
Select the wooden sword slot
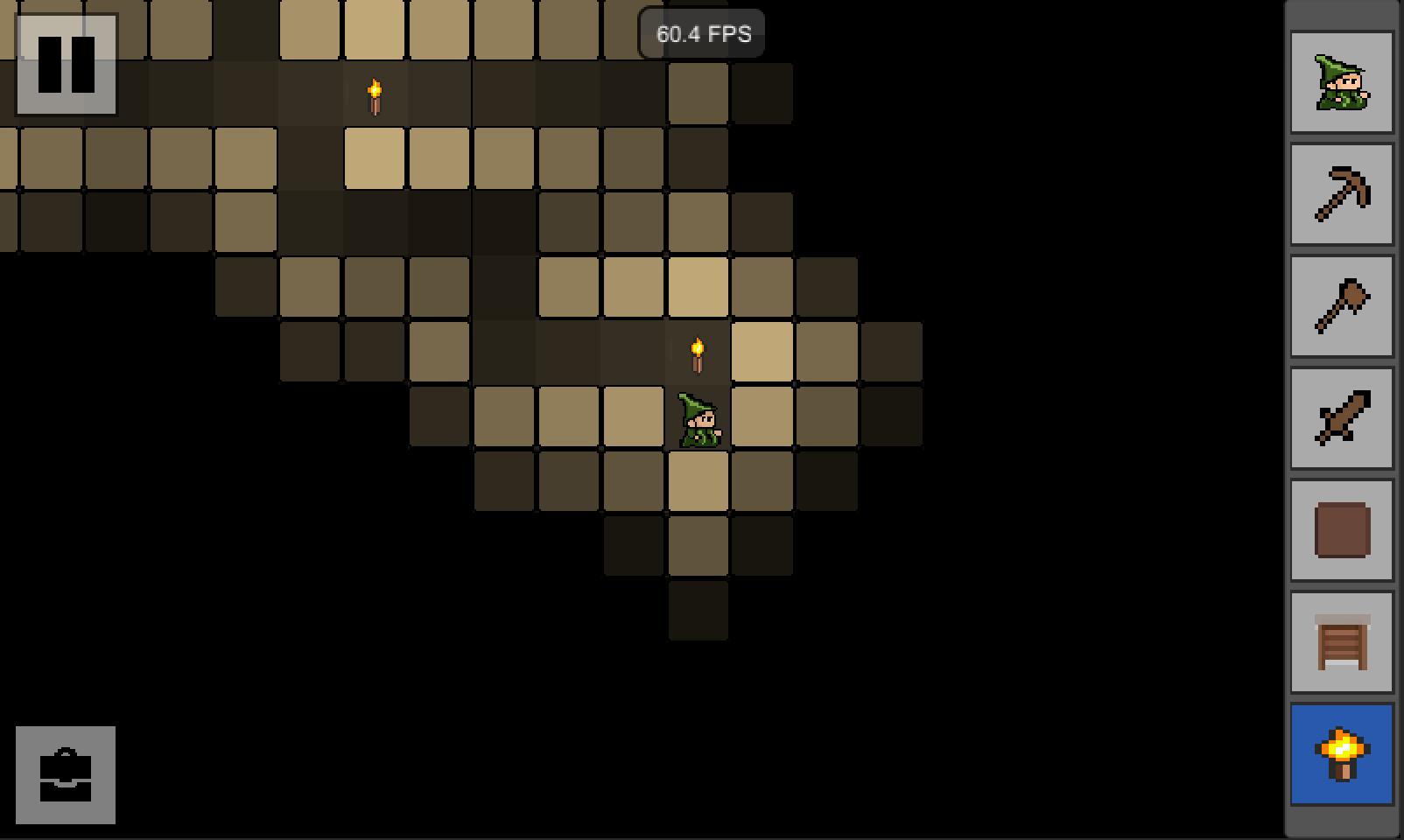pyautogui.click(x=1342, y=418)
